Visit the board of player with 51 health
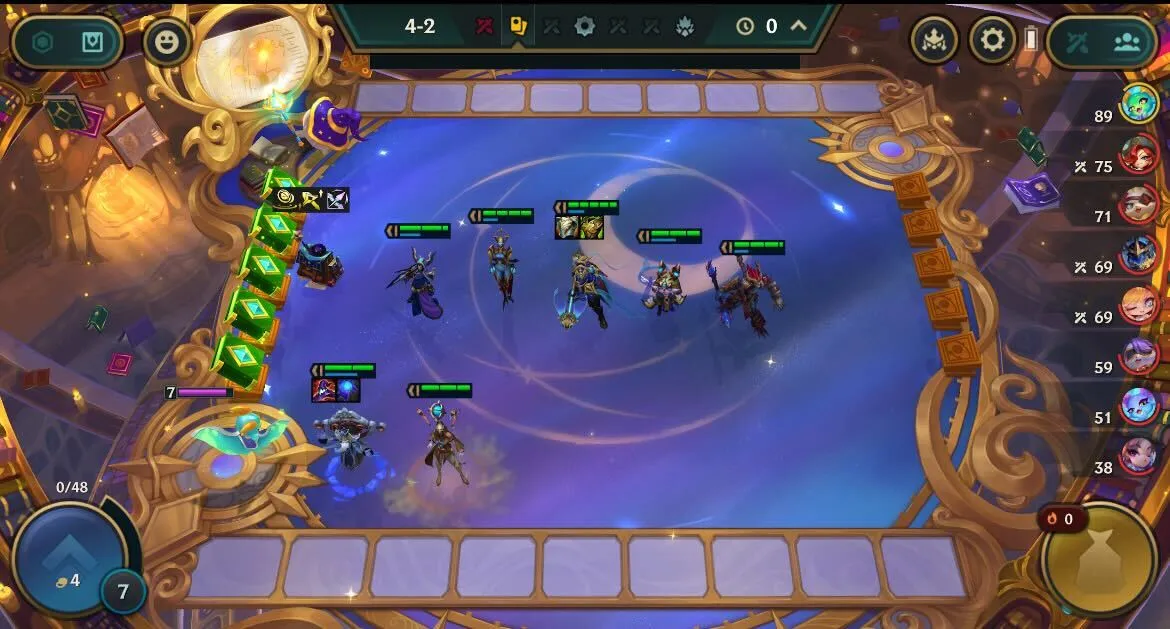Viewport: 1170px width, 629px height. (1138, 406)
